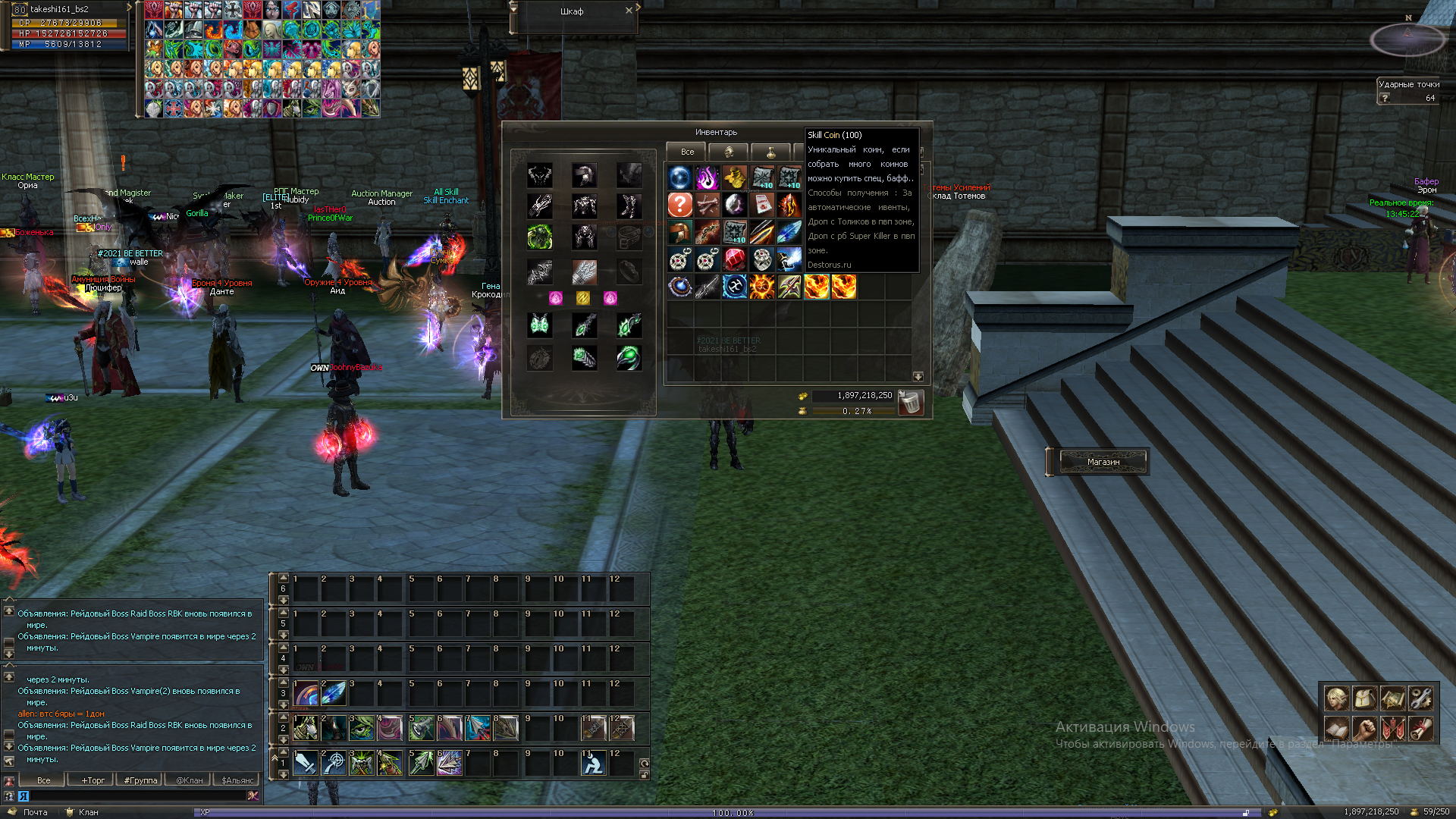The image size is (1456, 819).
Task: Pick the crossed bones inventory item
Action: tap(707, 205)
